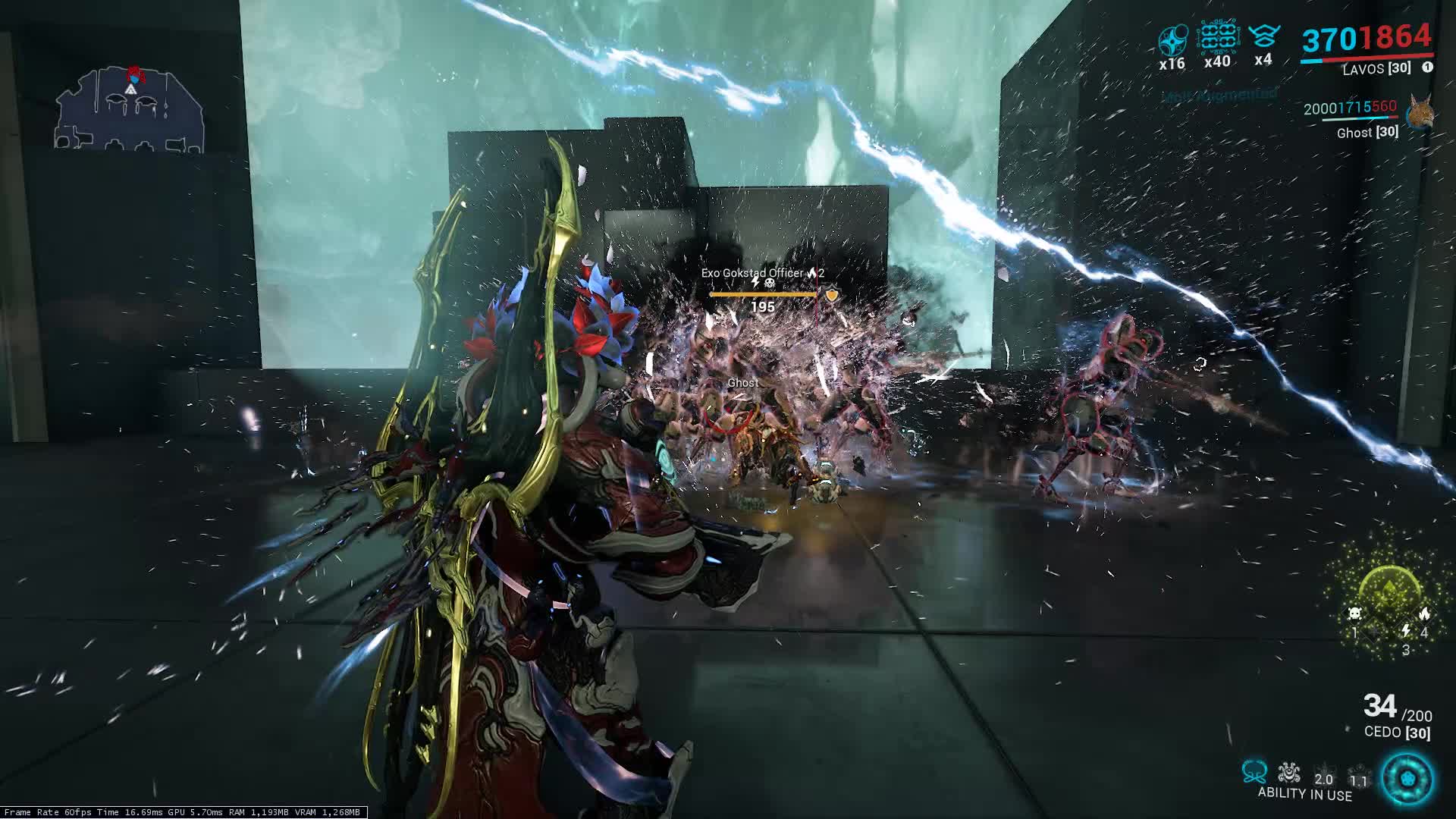Click the glowing cyan circular ability orb
The image size is (1456, 819).
coord(1407,779)
